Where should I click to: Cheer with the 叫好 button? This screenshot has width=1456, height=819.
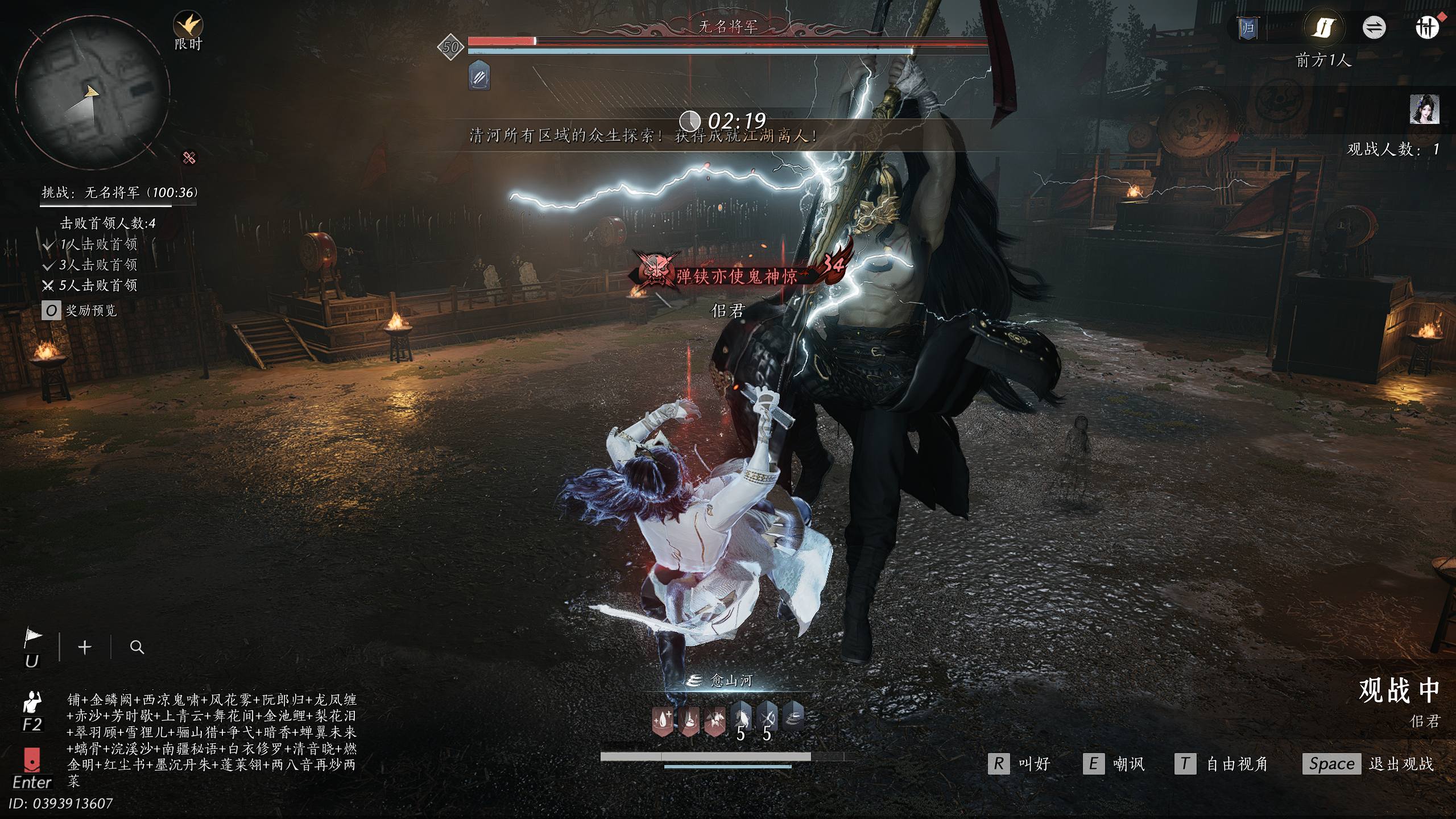pos(1019,764)
